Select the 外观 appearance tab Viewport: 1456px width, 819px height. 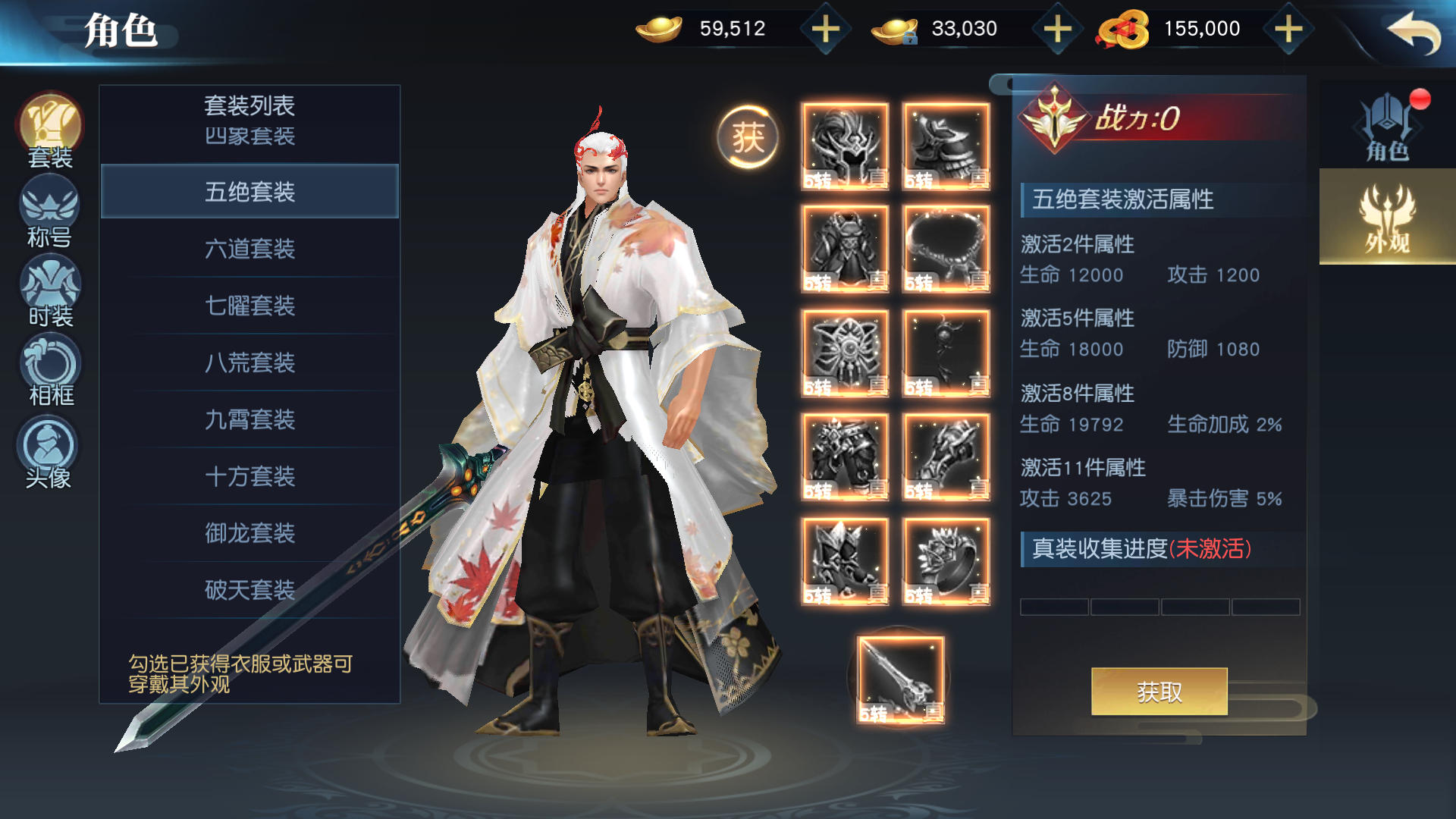(1387, 218)
